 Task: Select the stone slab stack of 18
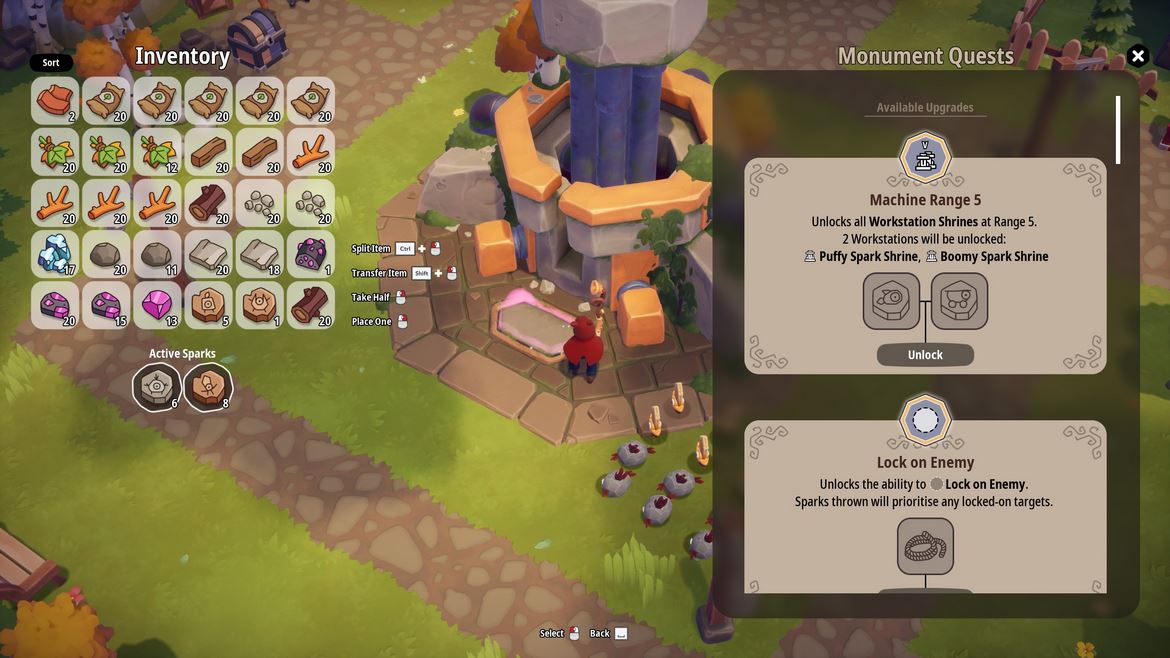click(260, 254)
